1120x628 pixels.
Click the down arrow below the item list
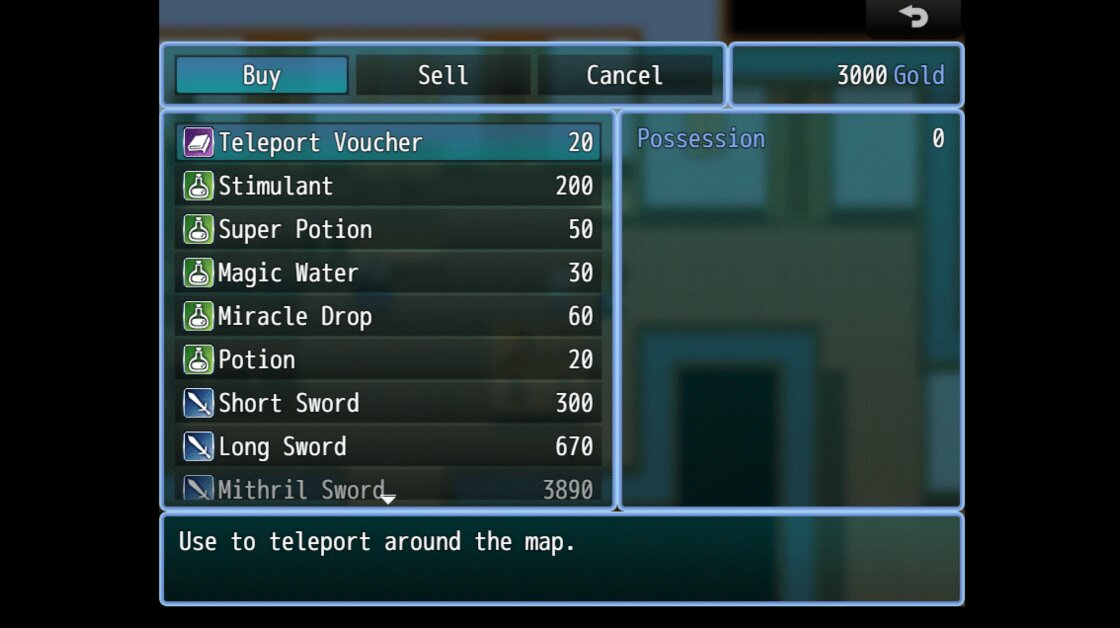point(388,498)
